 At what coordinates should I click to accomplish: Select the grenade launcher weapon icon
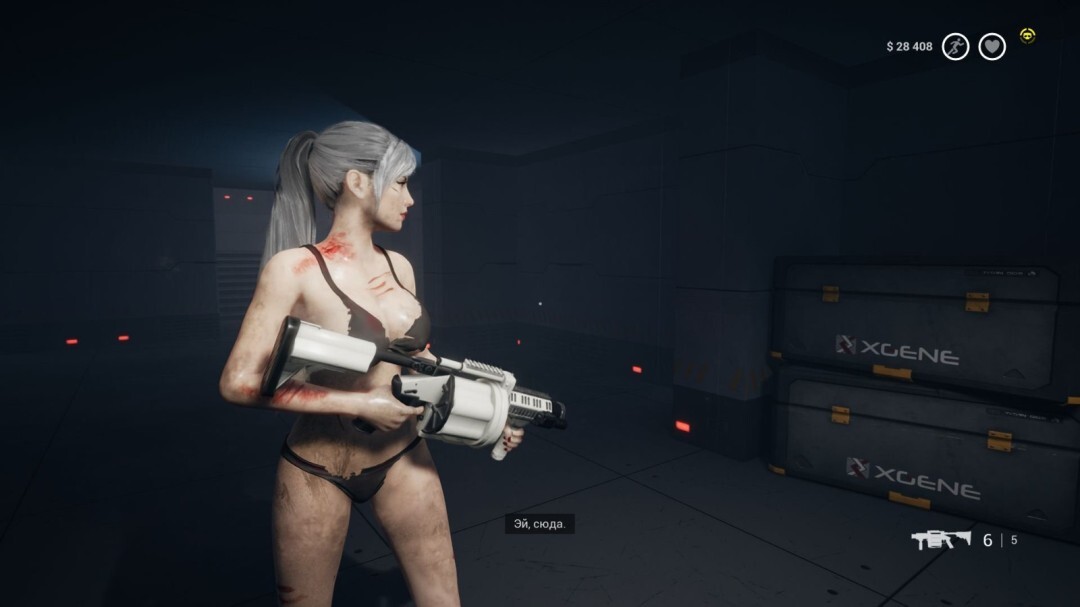click(940, 540)
